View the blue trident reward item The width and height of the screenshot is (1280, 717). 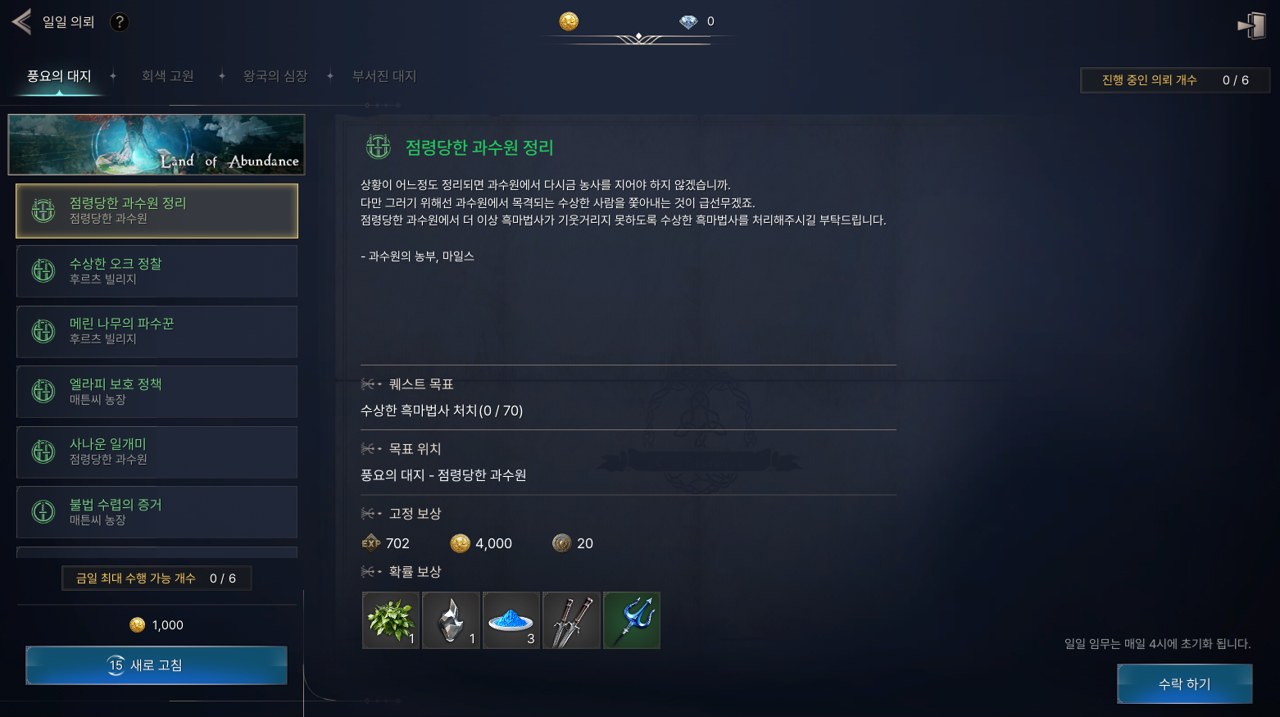pyautogui.click(x=631, y=620)
